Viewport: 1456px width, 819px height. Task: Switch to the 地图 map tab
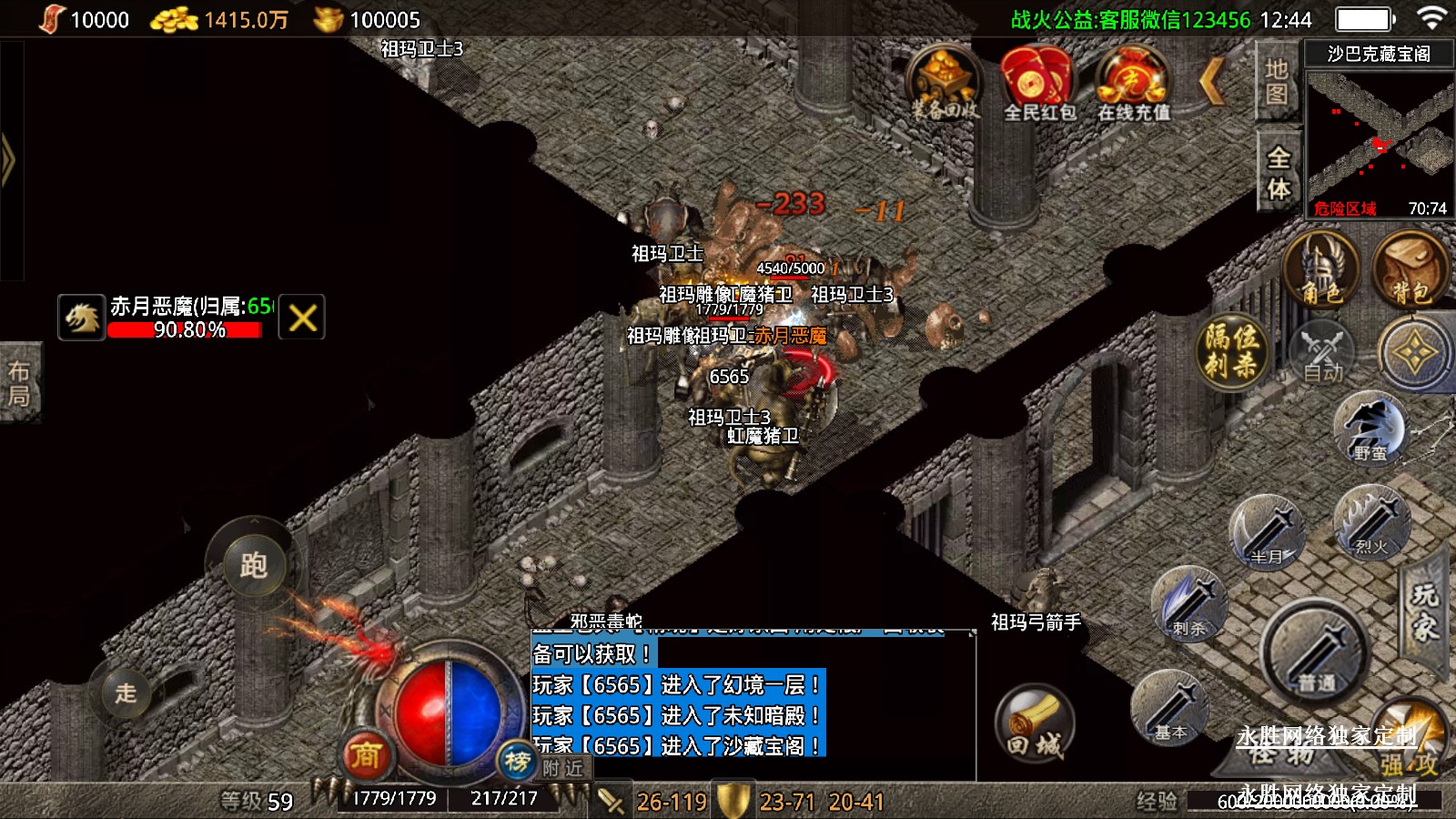1277,82
